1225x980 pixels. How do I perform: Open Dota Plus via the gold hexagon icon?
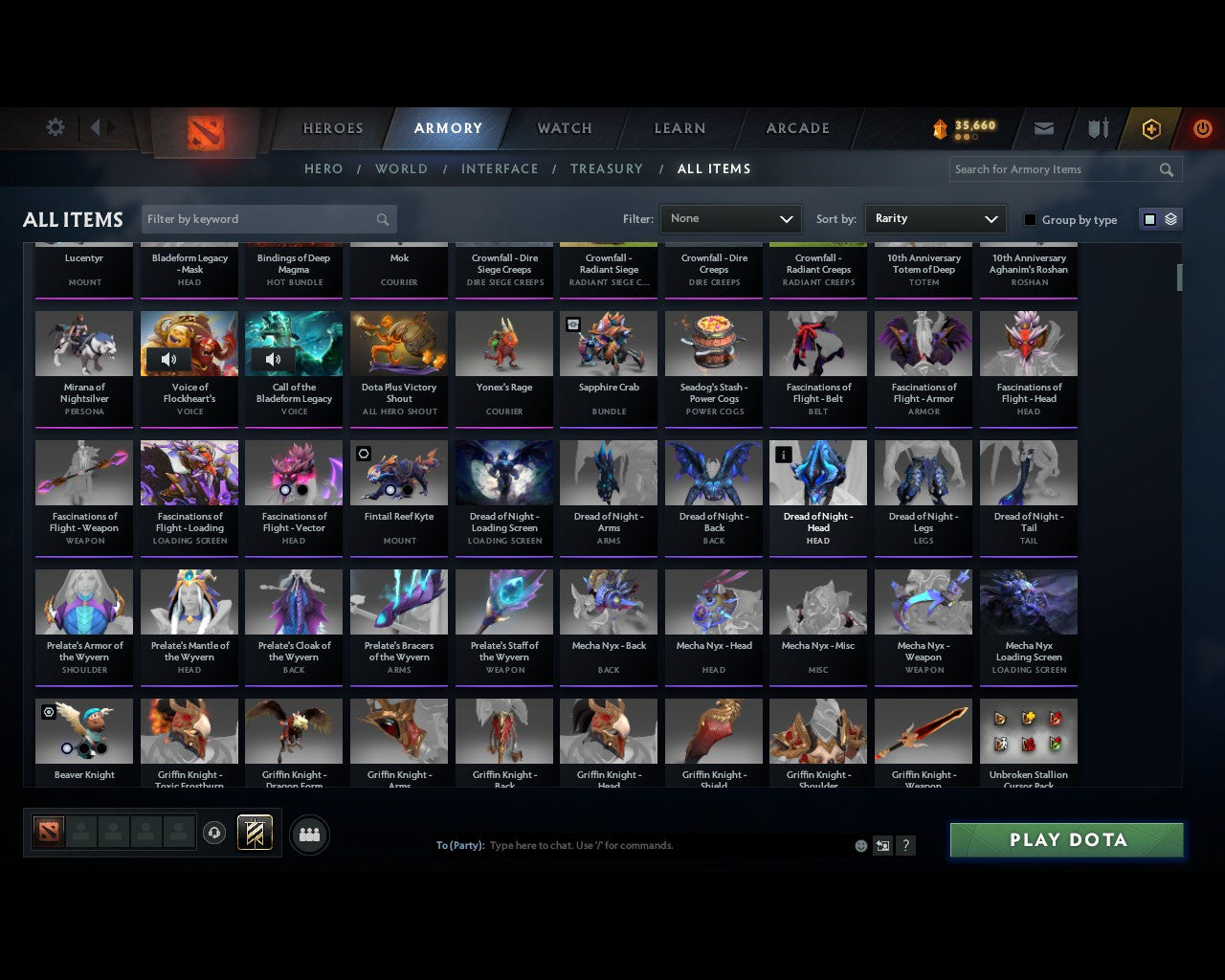click(1151, 127)
